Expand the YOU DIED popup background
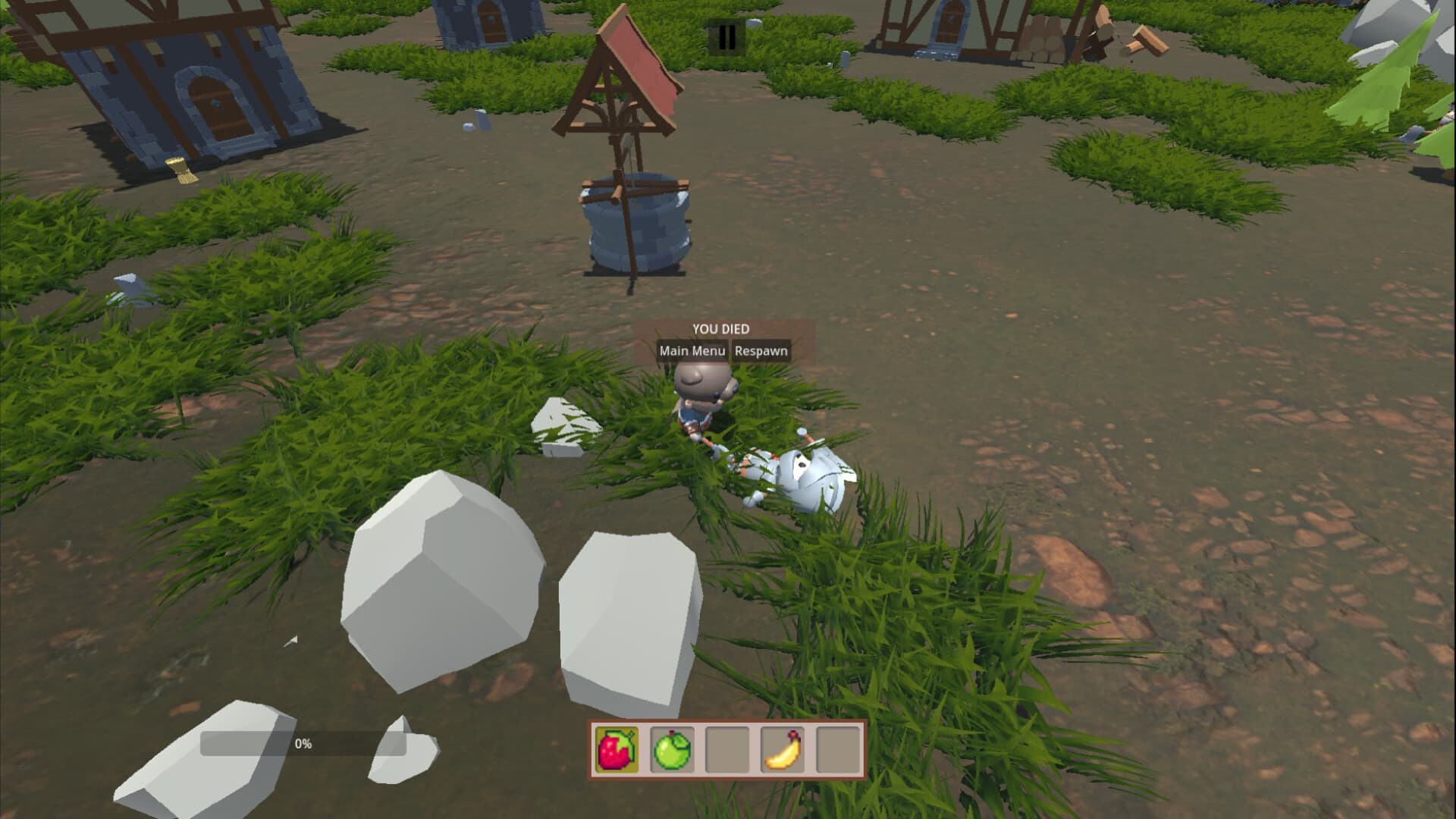The width and height of the screenshot is (1456, 819). [736, 341]
